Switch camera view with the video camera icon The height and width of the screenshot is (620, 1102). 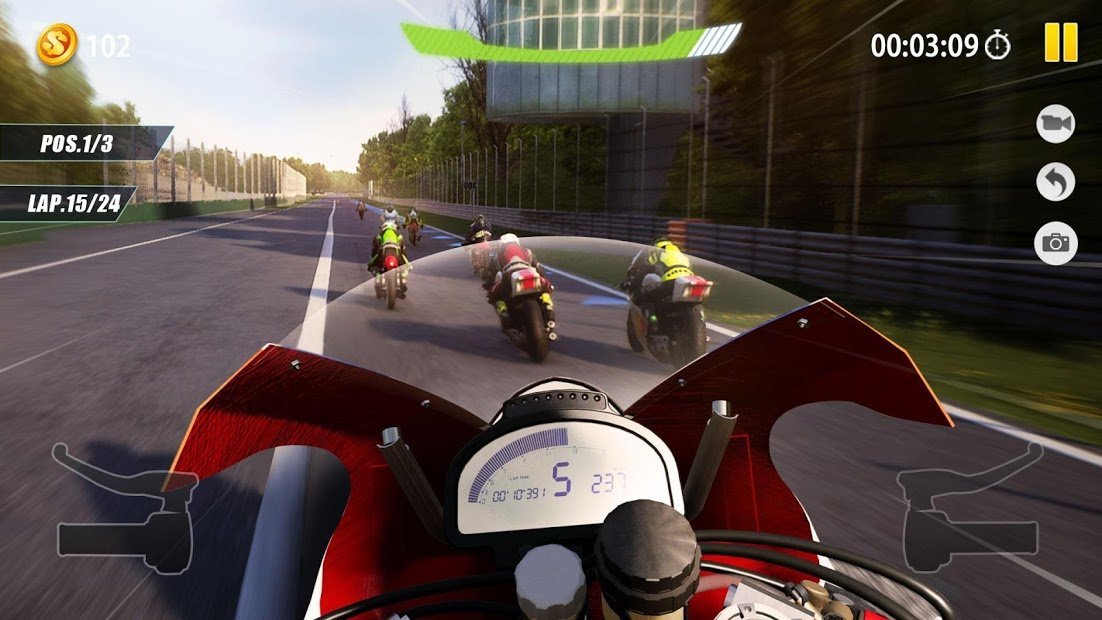[1055, 123]
